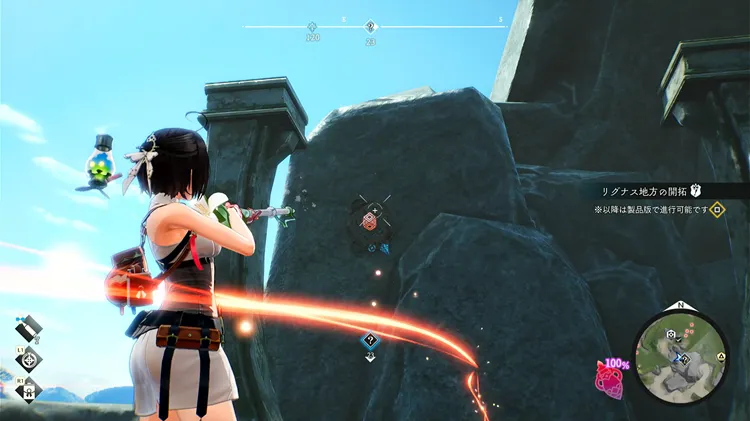Select the question mark marker on compass
This screenshot has height=421, width=750.
[x=371, y=28]
